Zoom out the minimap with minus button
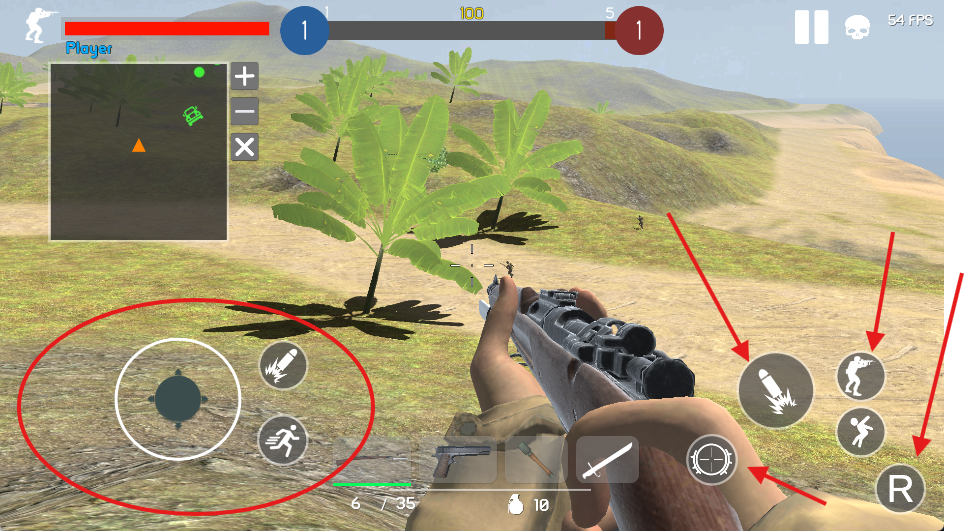Image resolution: width=964 pixels, height=531 pixels. click(245, 111)
